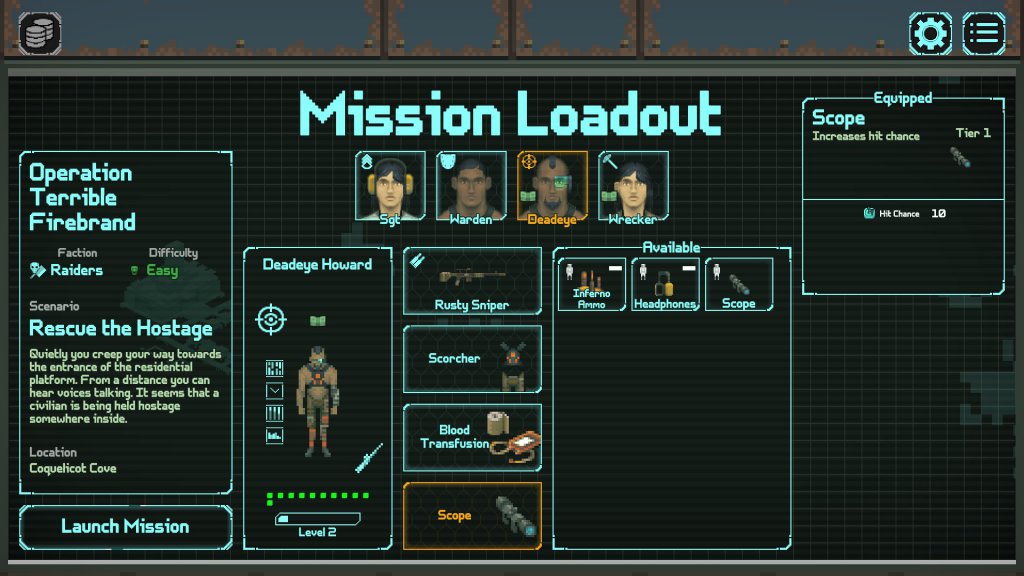Choose the Blood Transfusion item slot

tap(472, 437)
